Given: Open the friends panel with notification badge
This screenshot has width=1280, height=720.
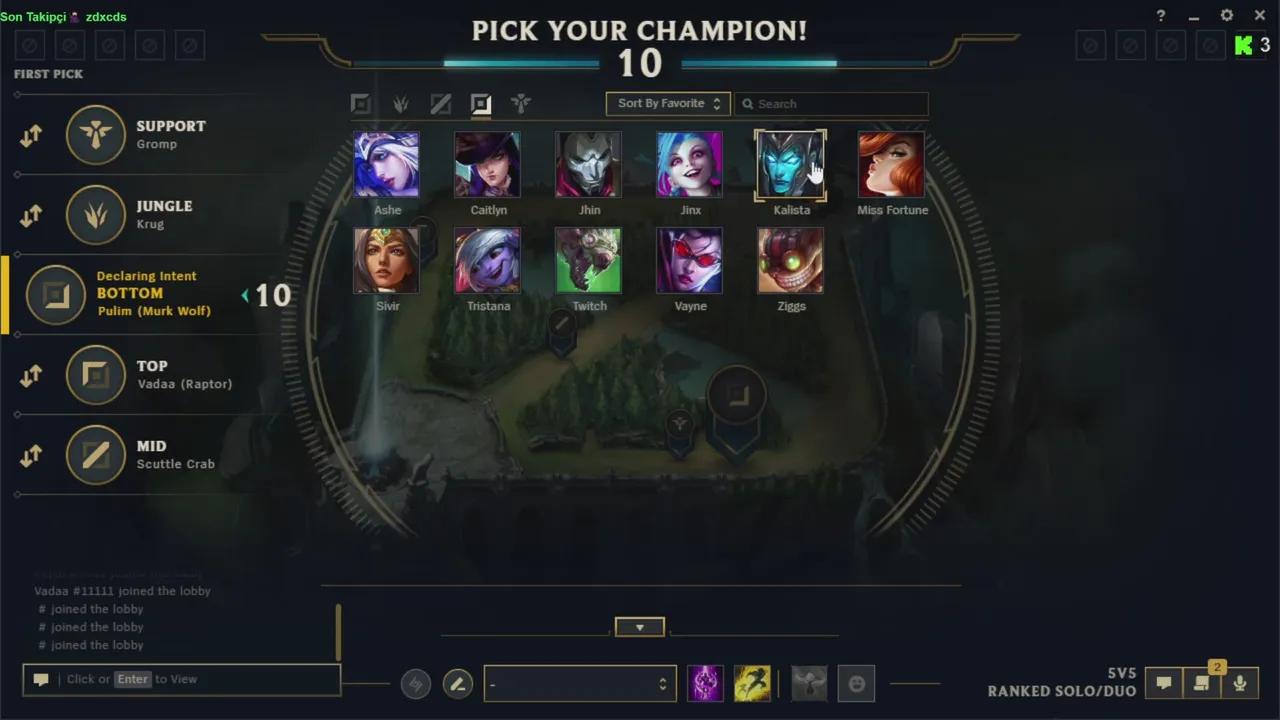Looking at the screenshot, I should [1202, 683].
